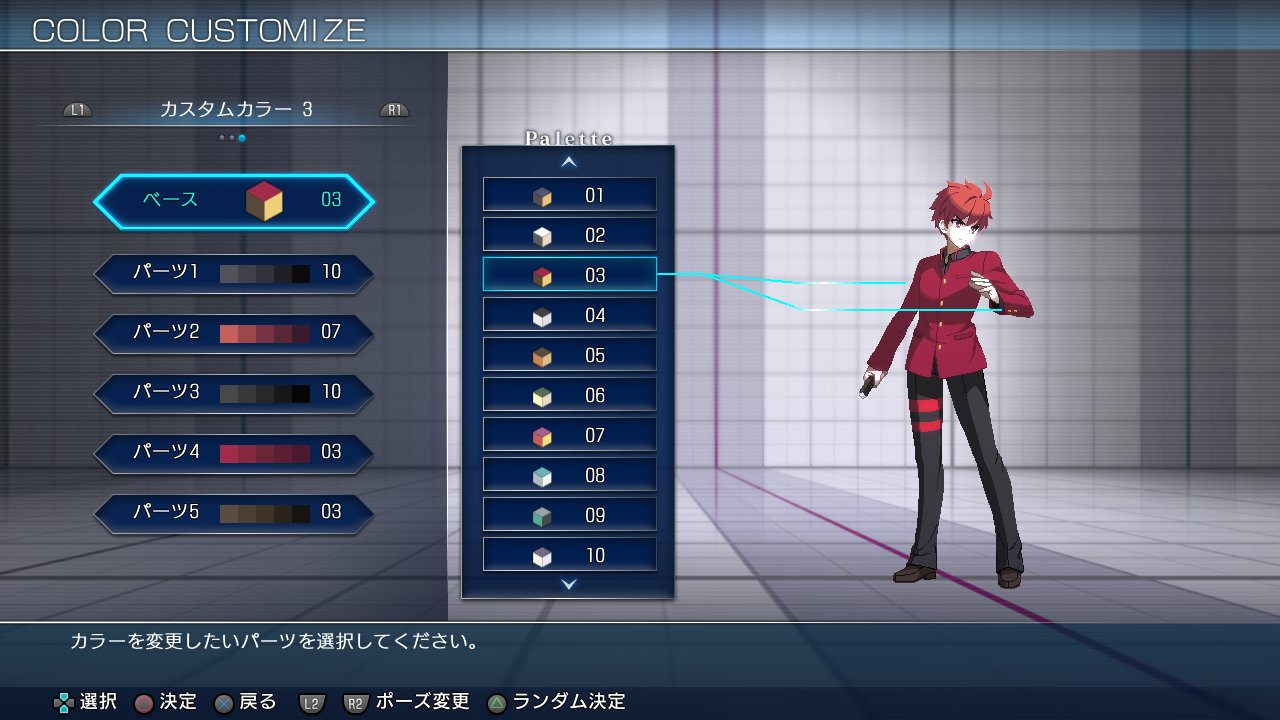Select the white color cube 02
The height and width of the screenshot is (720, 1280).
(569, 233)
